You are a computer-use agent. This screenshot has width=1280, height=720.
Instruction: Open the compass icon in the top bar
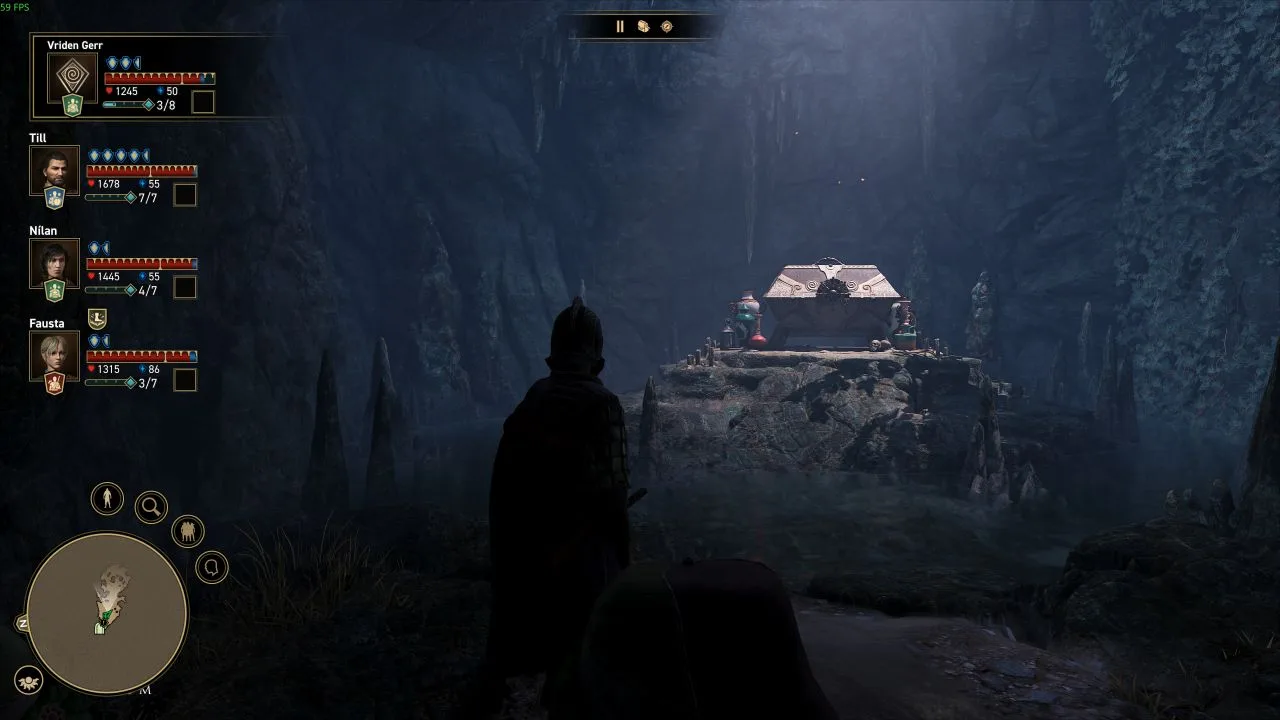coord(667,27)
